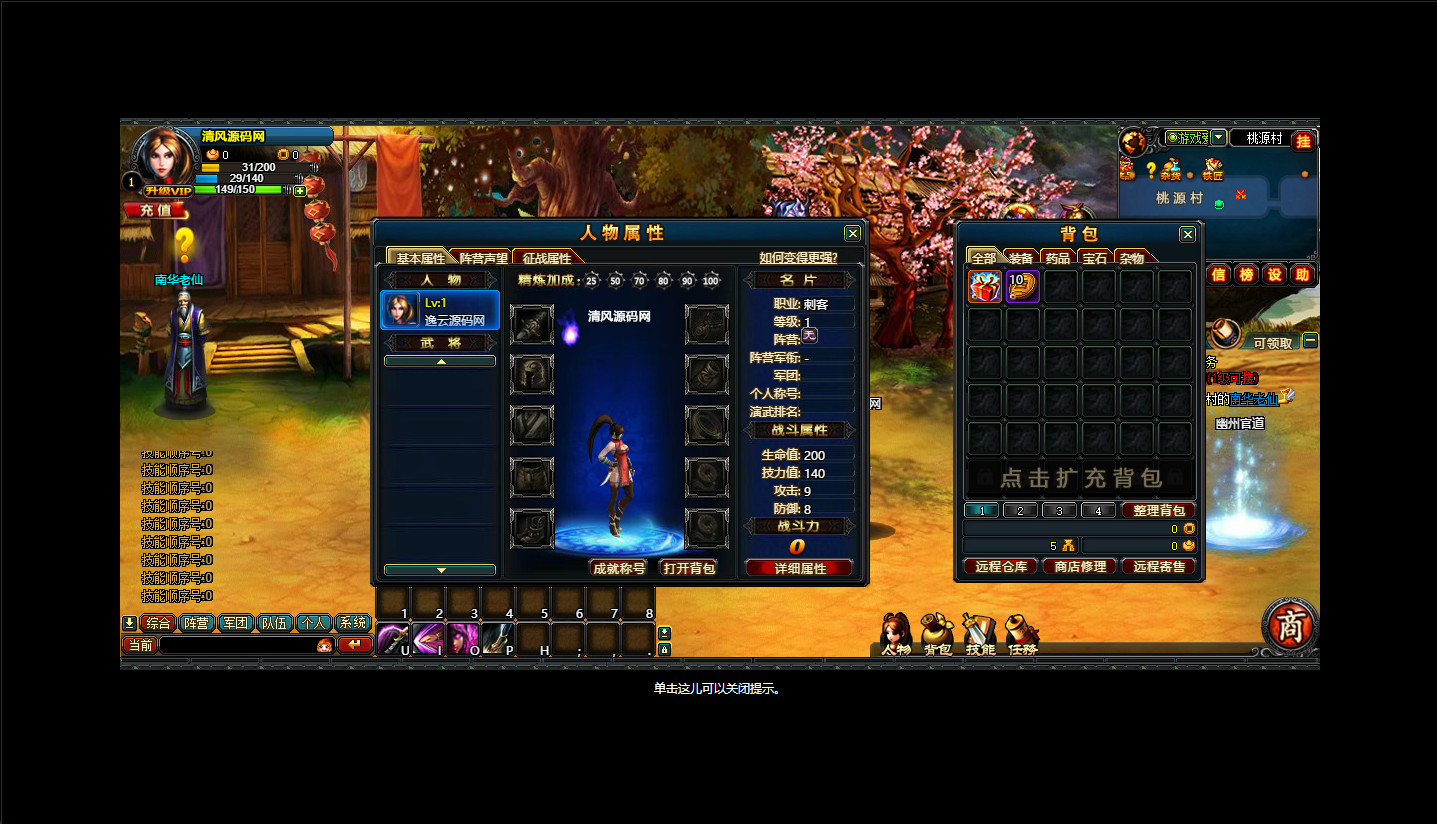Open 远程仓库 remote warehouse
The image size is (1437, 824).
pos(1001,567)
